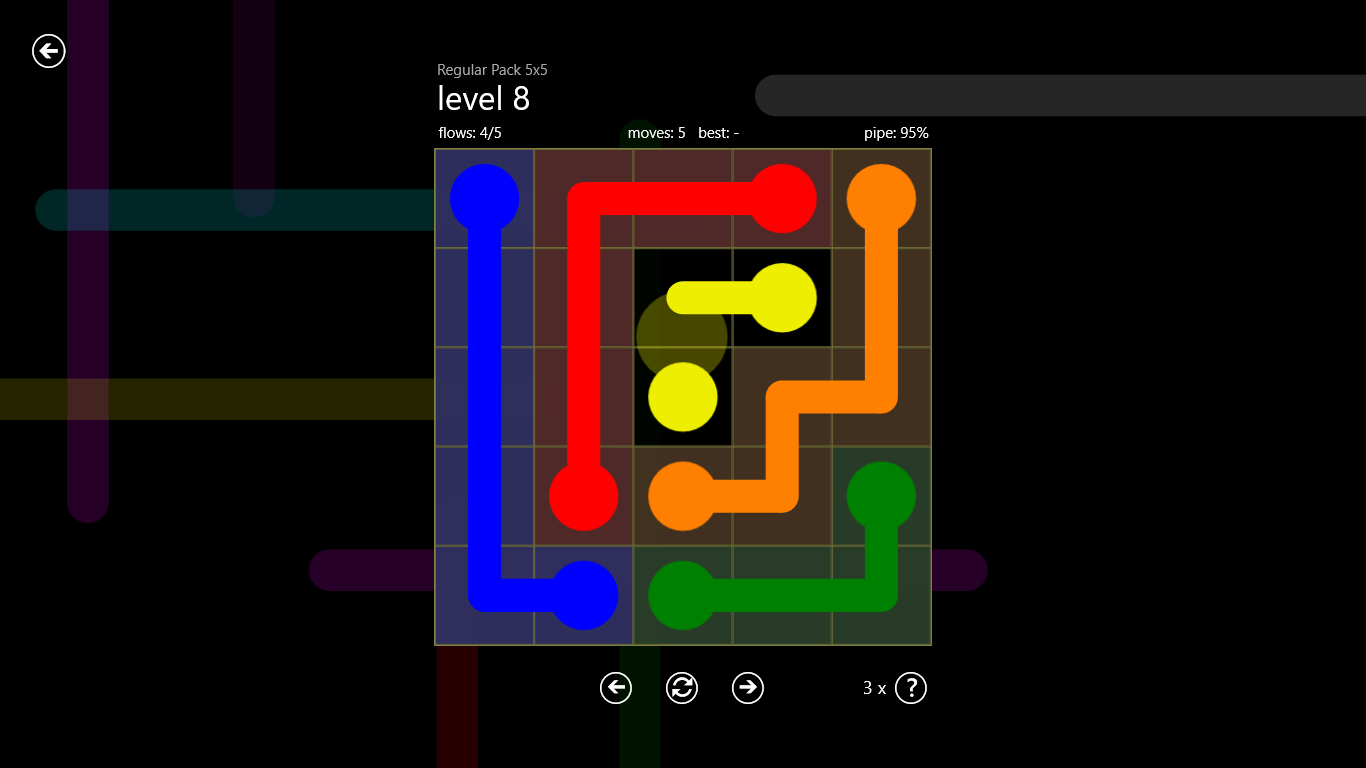Click the flows counter text
The height and width of the screenshot is (768, 1366).
pyautogui.click(x=468, y=132)
